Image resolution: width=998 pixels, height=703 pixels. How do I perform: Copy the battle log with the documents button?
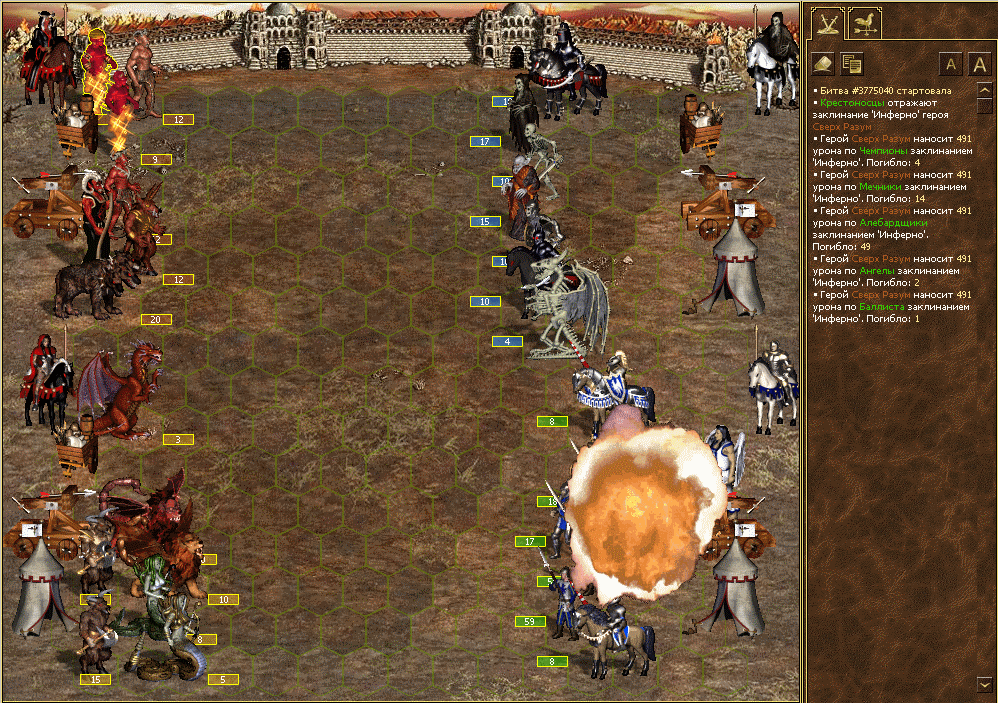(x=852, y=64)
